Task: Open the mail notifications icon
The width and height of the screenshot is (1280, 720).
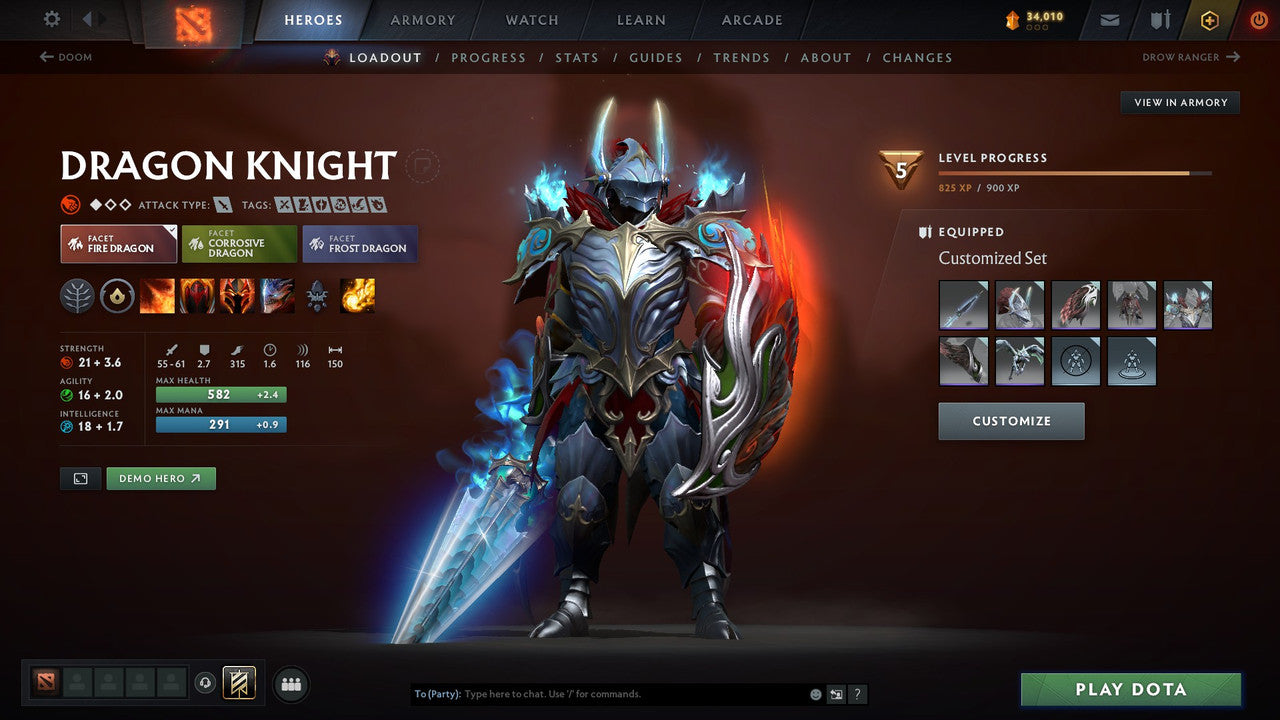Action: pos(1109,19)
